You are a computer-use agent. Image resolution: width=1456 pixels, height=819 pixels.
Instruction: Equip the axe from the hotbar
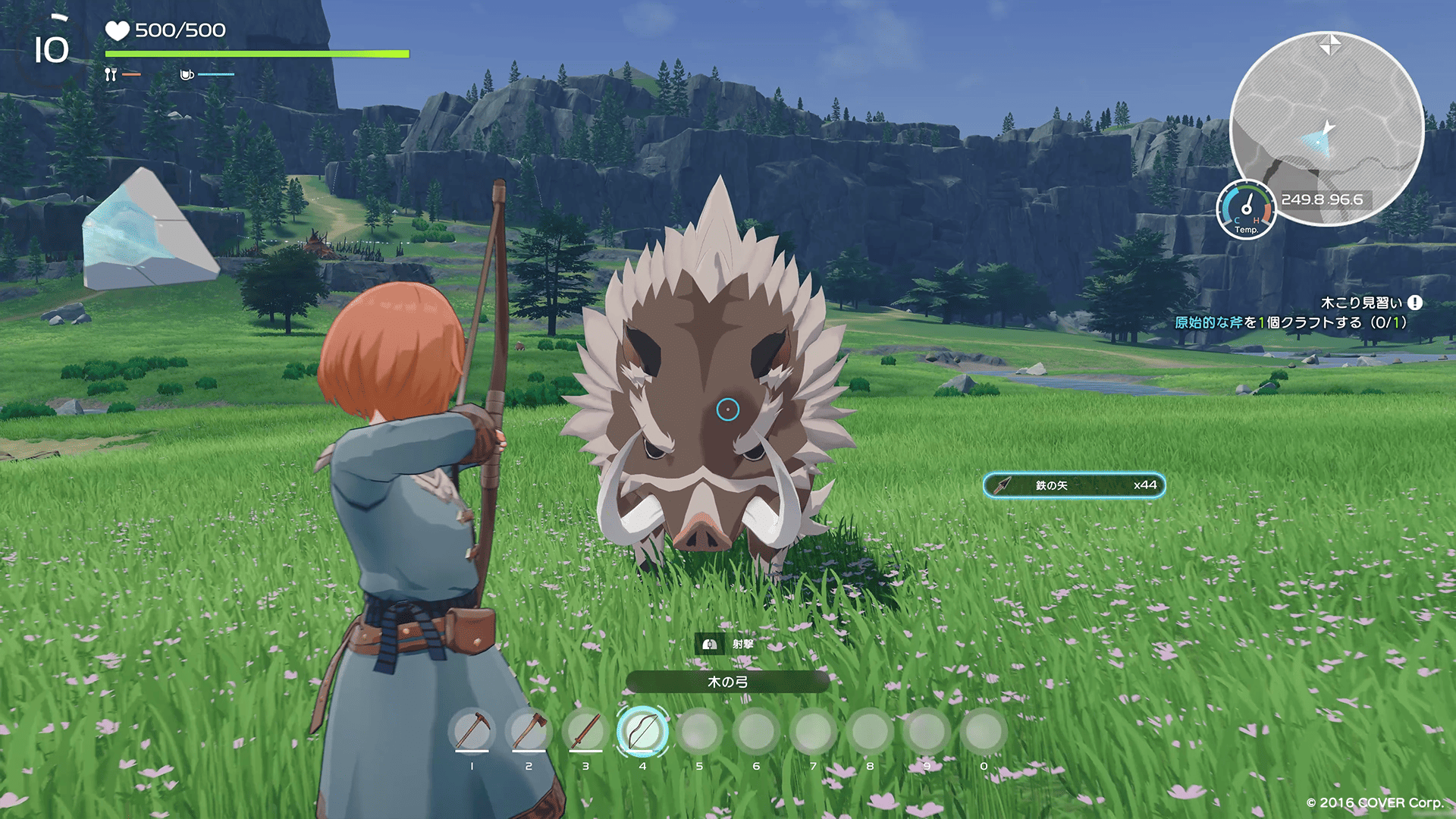click(x=529, y=731)
